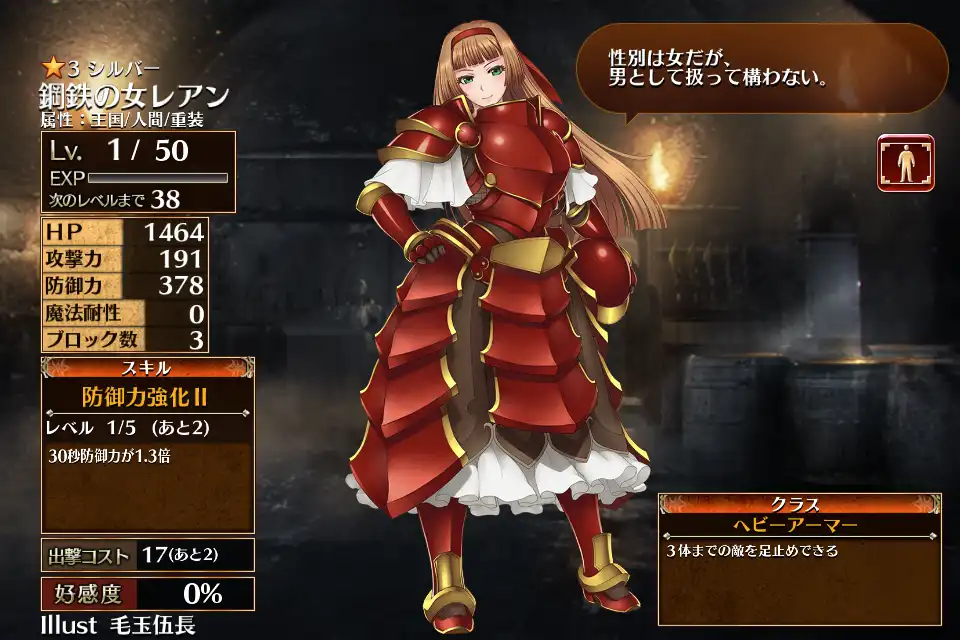This screenshot has height=640, width=960.
Task: Click the red character figure button
Action: 906,162
